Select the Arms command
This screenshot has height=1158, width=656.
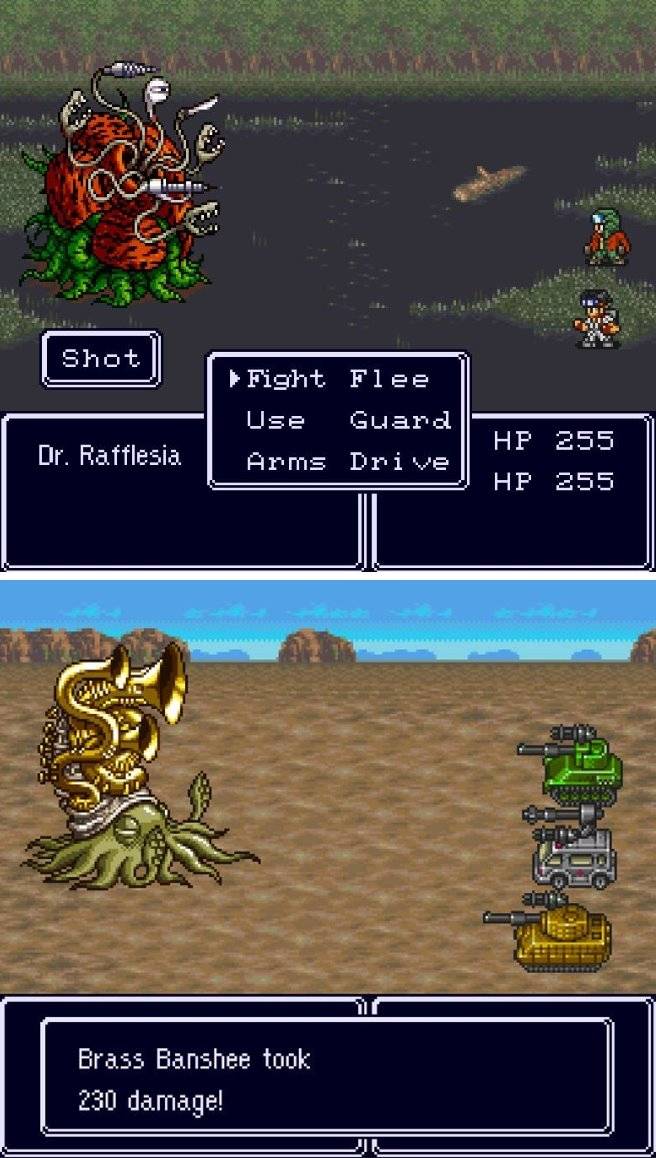285,462
